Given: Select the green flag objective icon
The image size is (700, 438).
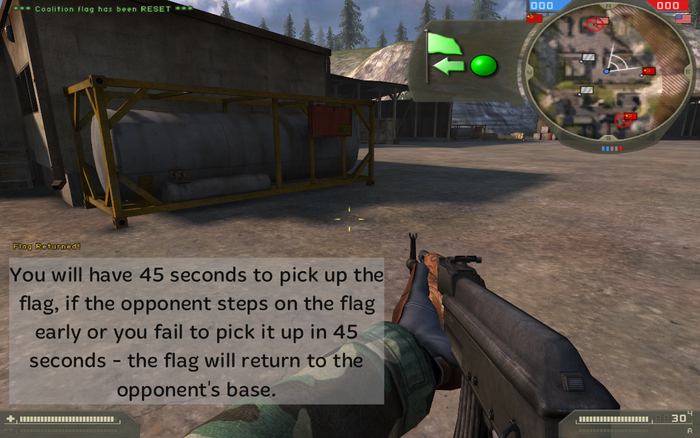Looking at the screenshot, I should pos(440,43).
